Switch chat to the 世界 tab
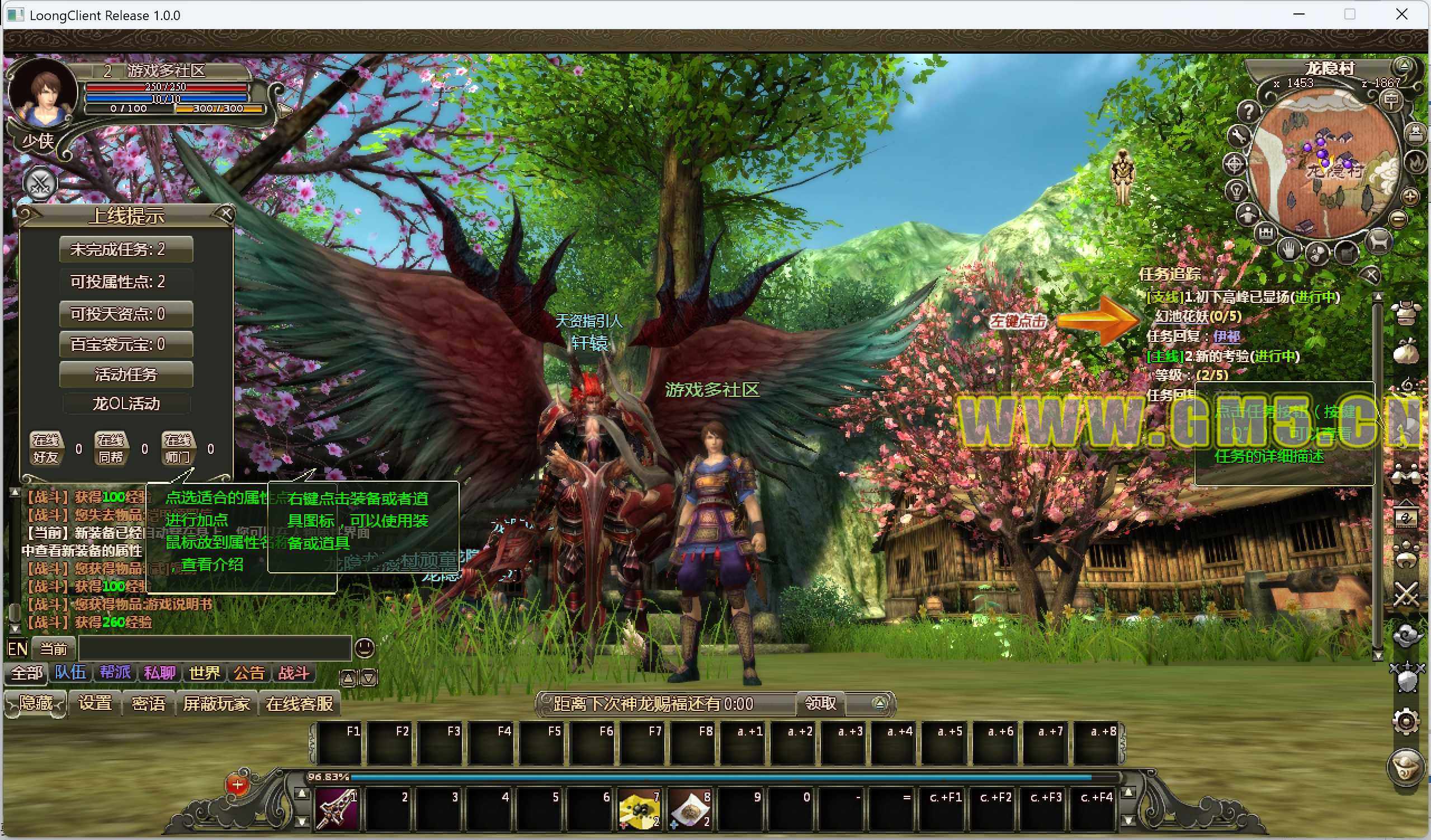Viewport: 1431px width, 840px height. (204, 673)
